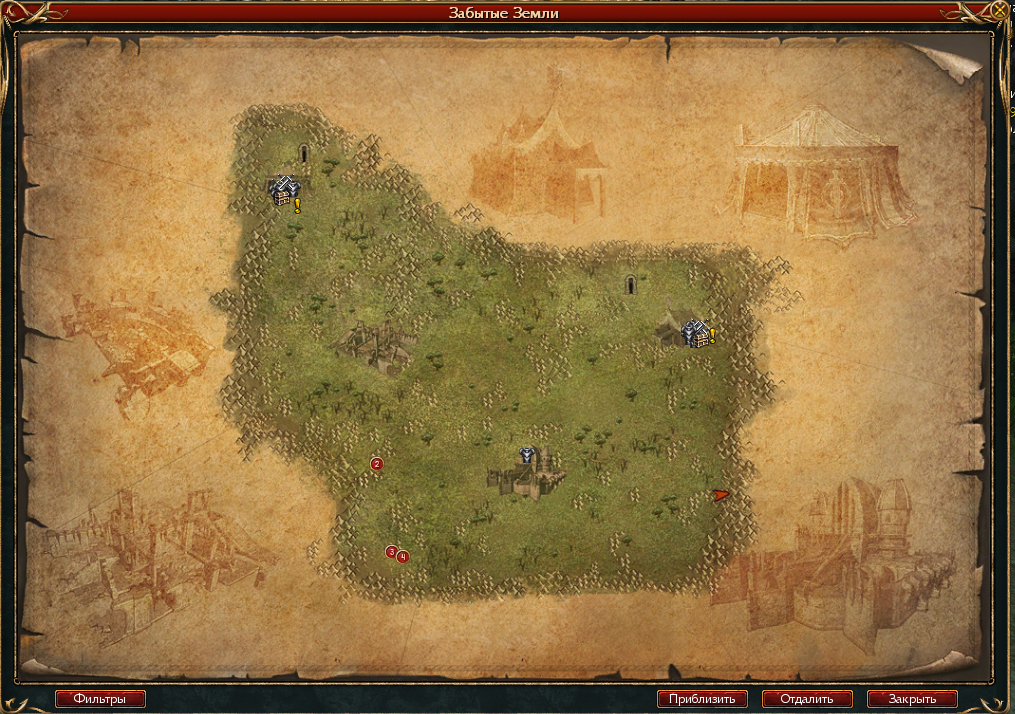Close the map with the Закрыть button

click(x=912, y=699)
